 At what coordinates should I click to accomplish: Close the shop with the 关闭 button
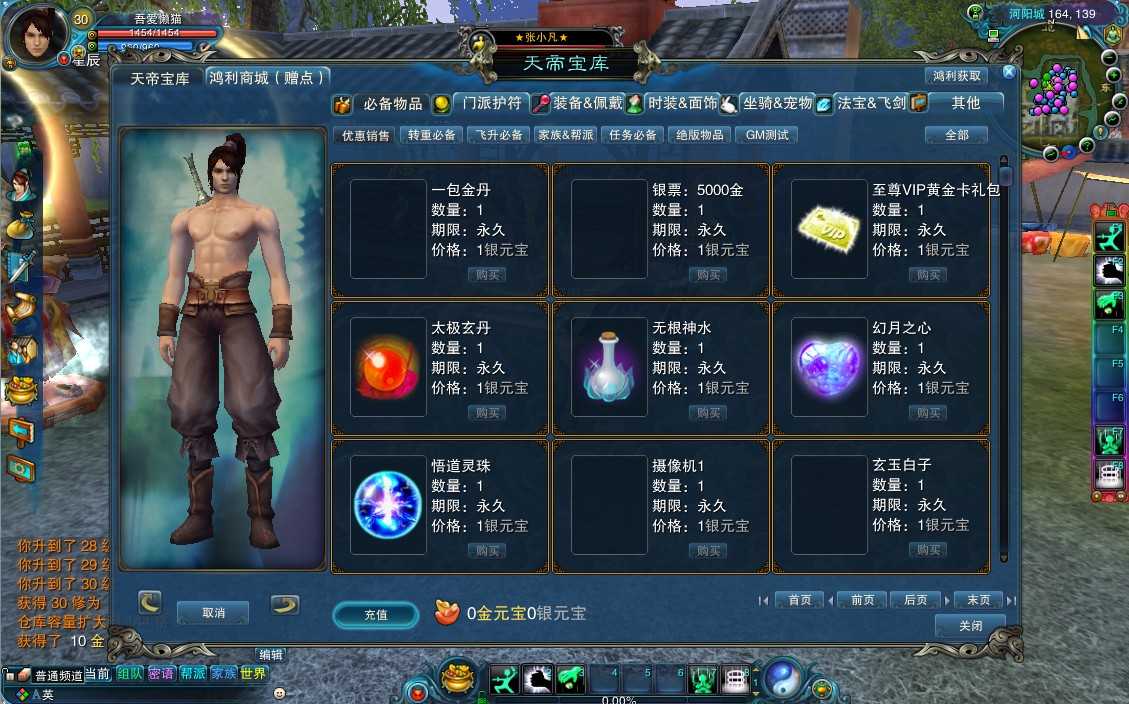[969, 626]
